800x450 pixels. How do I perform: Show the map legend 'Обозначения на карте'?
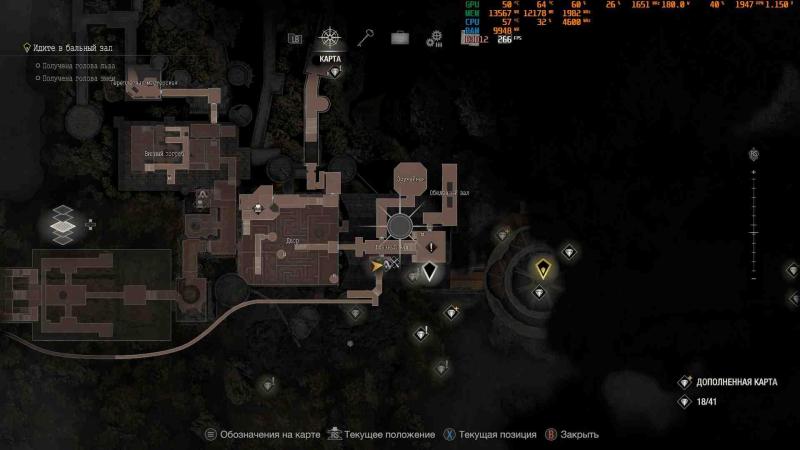(x=263, y=435)
